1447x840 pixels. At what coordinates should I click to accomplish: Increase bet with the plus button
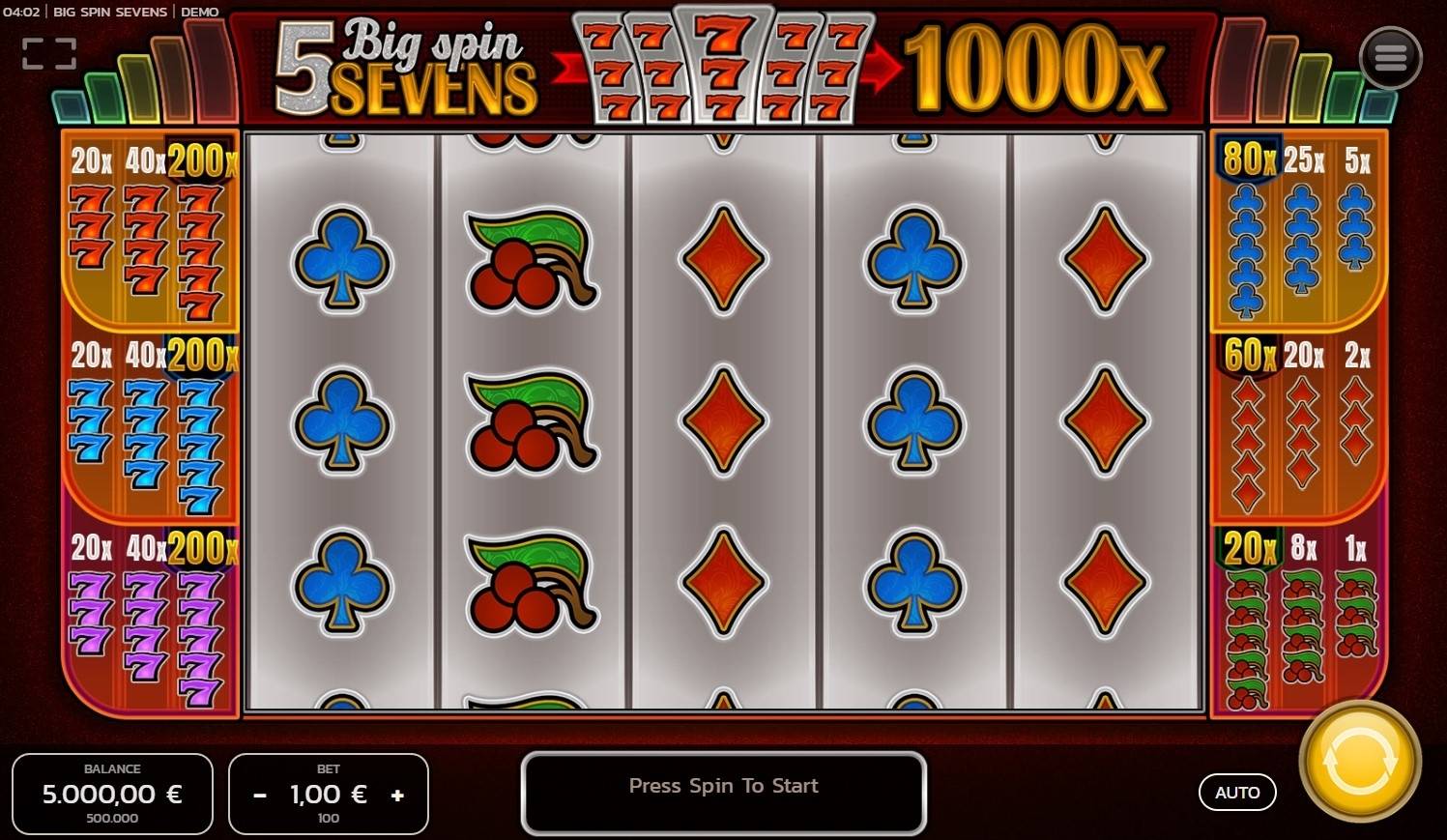398,795
